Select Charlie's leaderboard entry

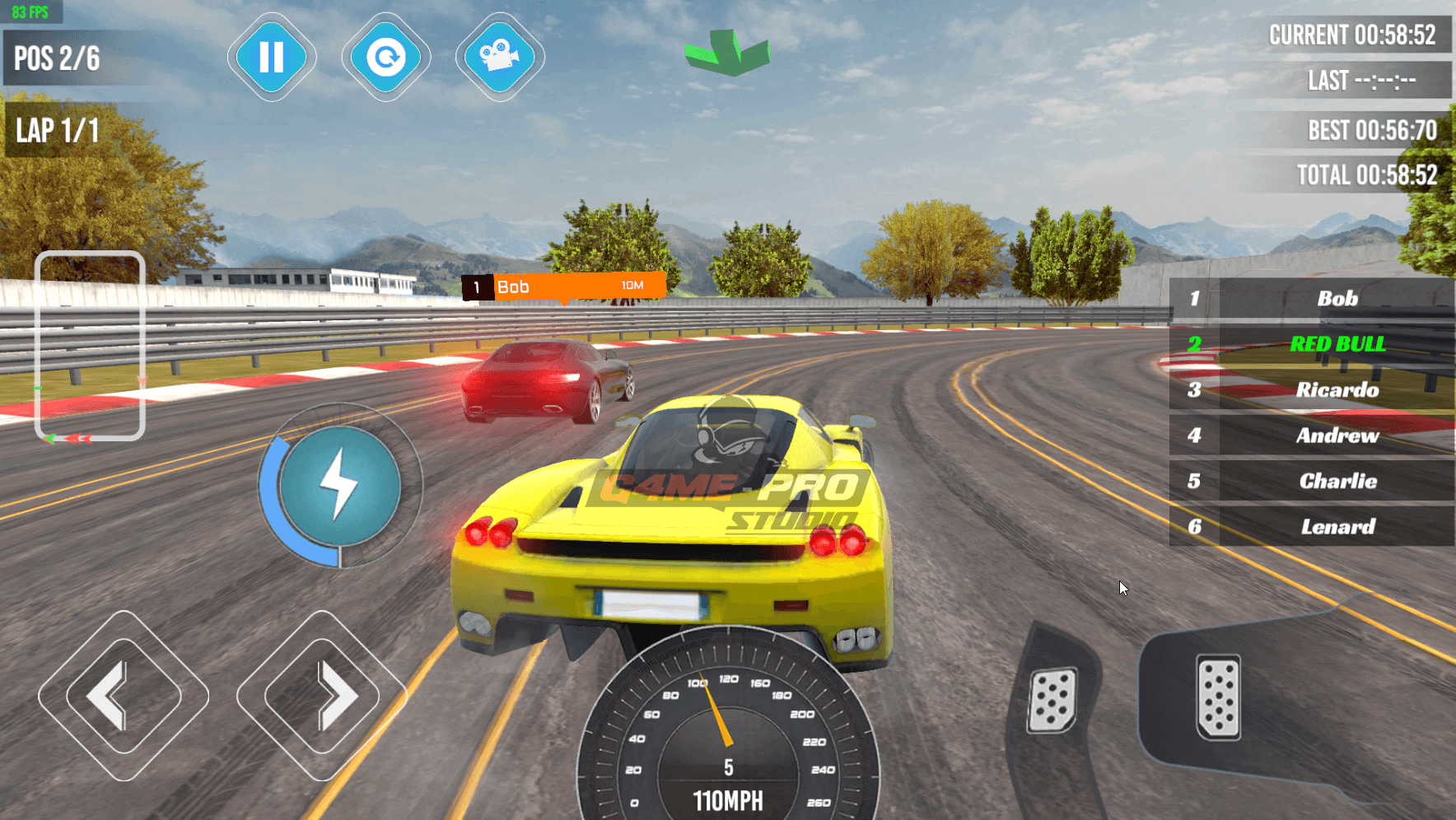pos(1311,482)
